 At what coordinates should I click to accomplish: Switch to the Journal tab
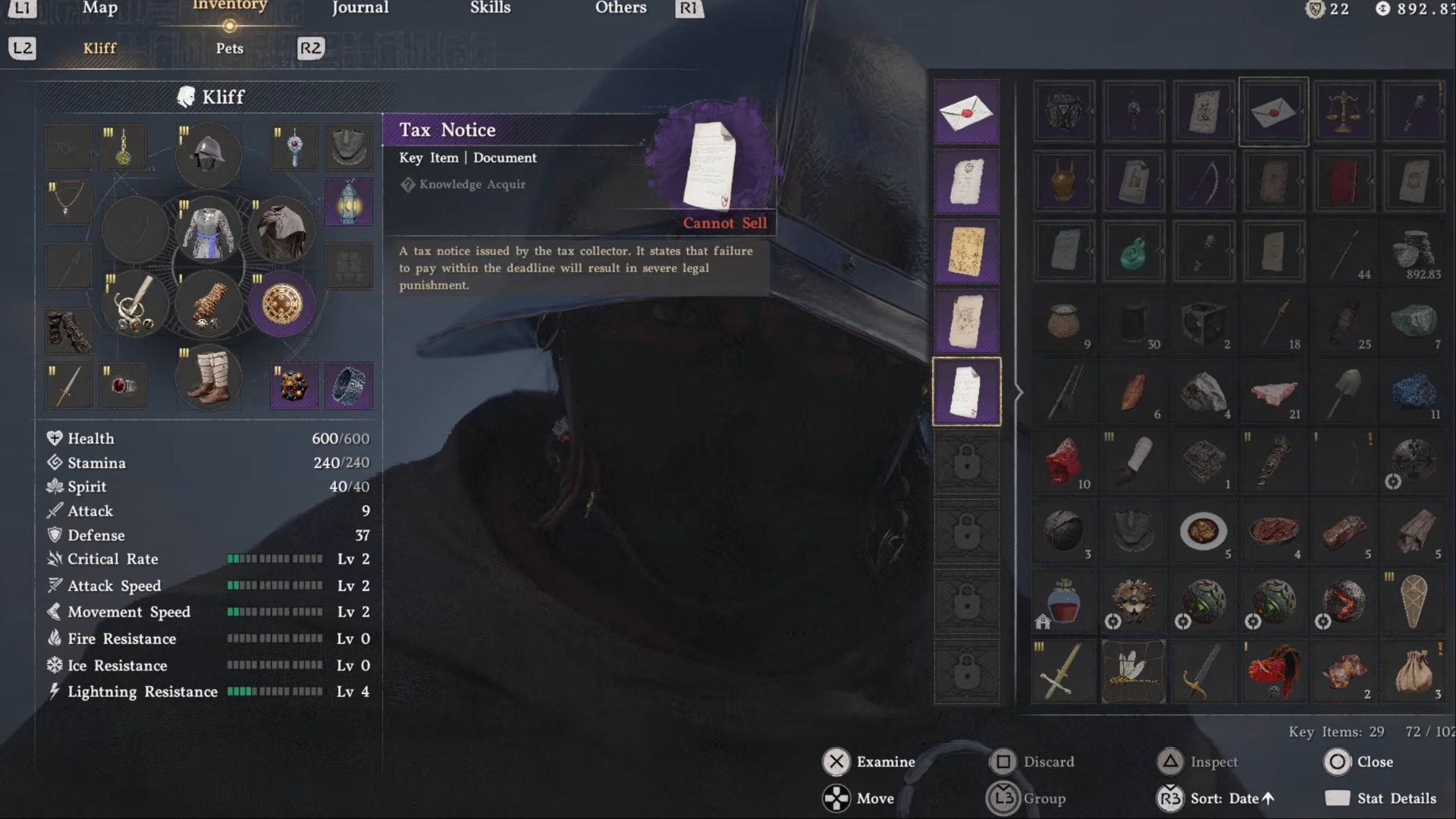click(x=360, y=8)
